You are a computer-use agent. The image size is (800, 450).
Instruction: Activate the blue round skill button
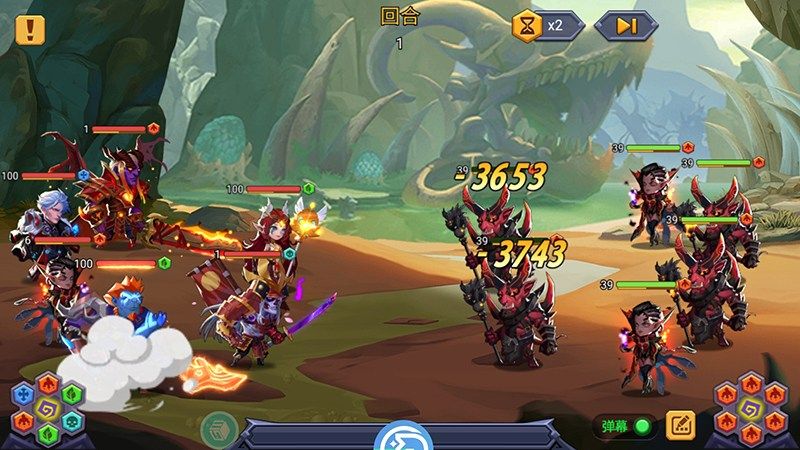coord(399,437)
